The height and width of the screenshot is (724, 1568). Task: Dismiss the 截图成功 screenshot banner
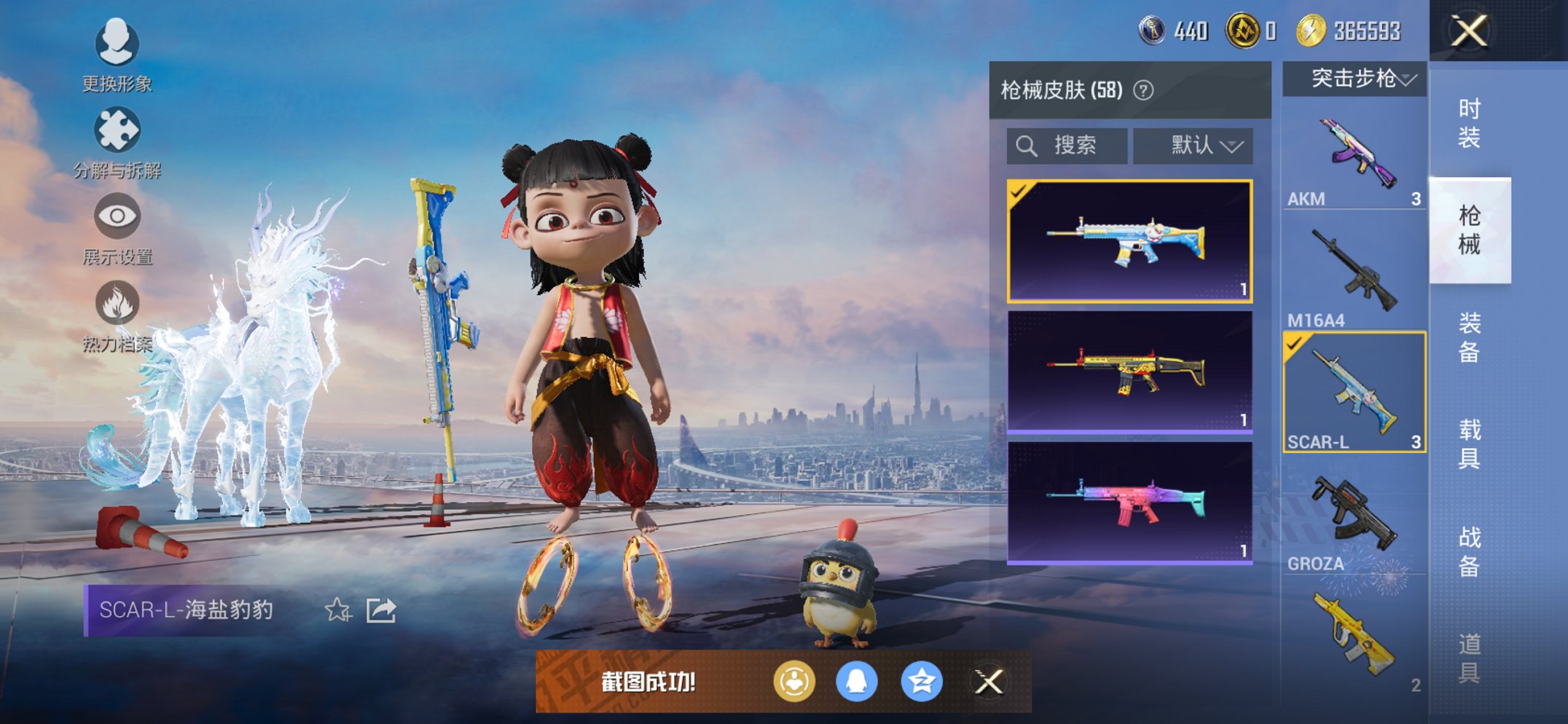point(989,682)
